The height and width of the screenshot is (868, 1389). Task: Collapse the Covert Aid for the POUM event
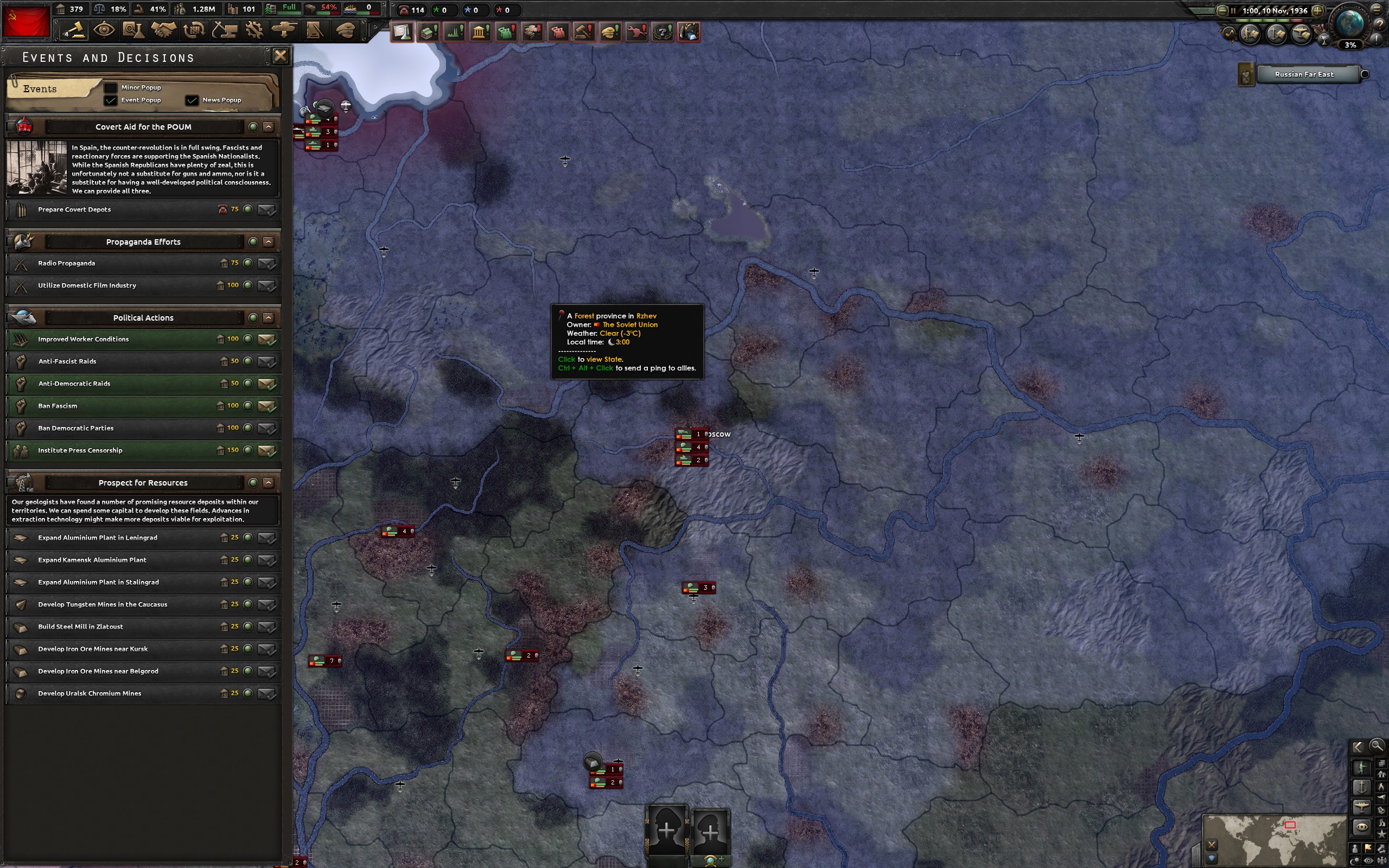[x=269, y=126]
